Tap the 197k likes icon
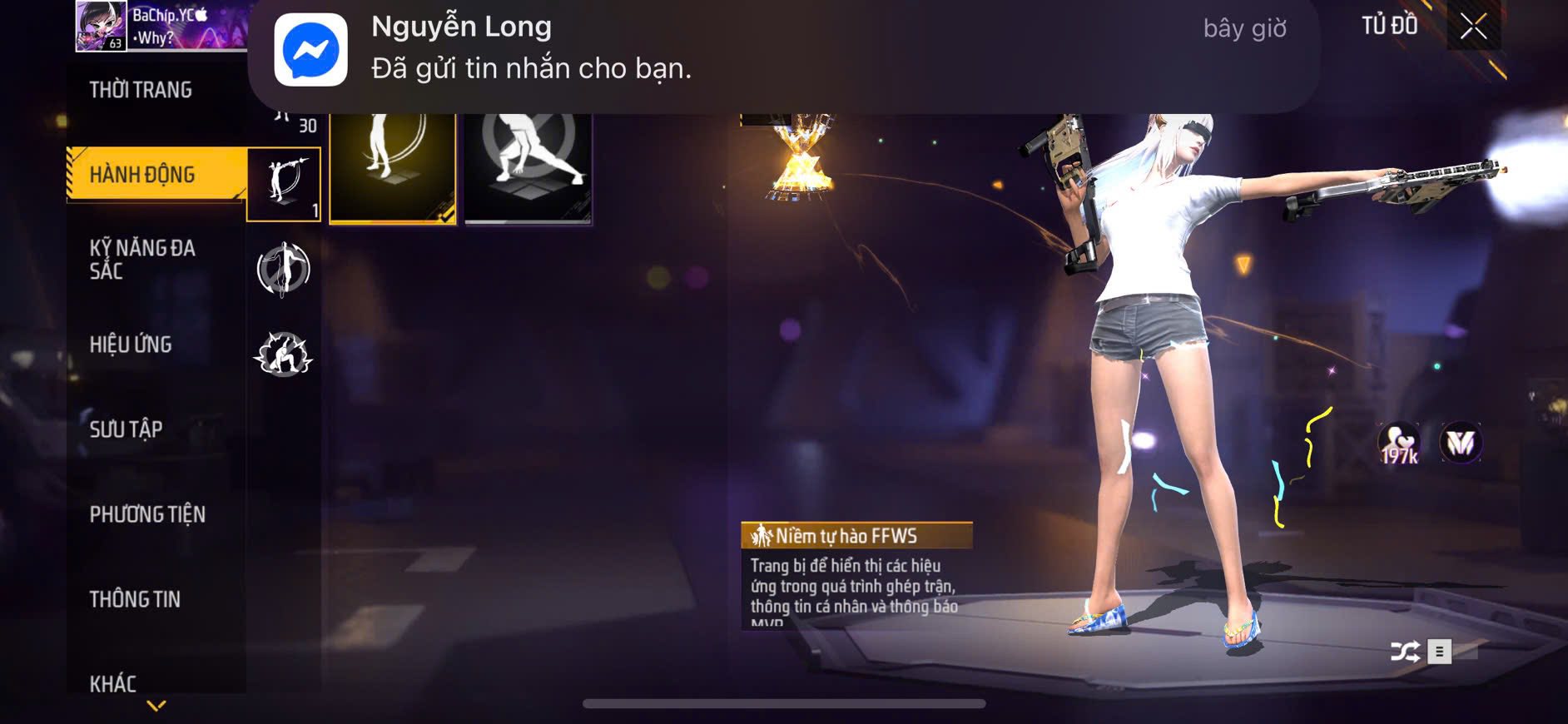The width and height of the screenshot is (1568, 724). coord(1400,444)
